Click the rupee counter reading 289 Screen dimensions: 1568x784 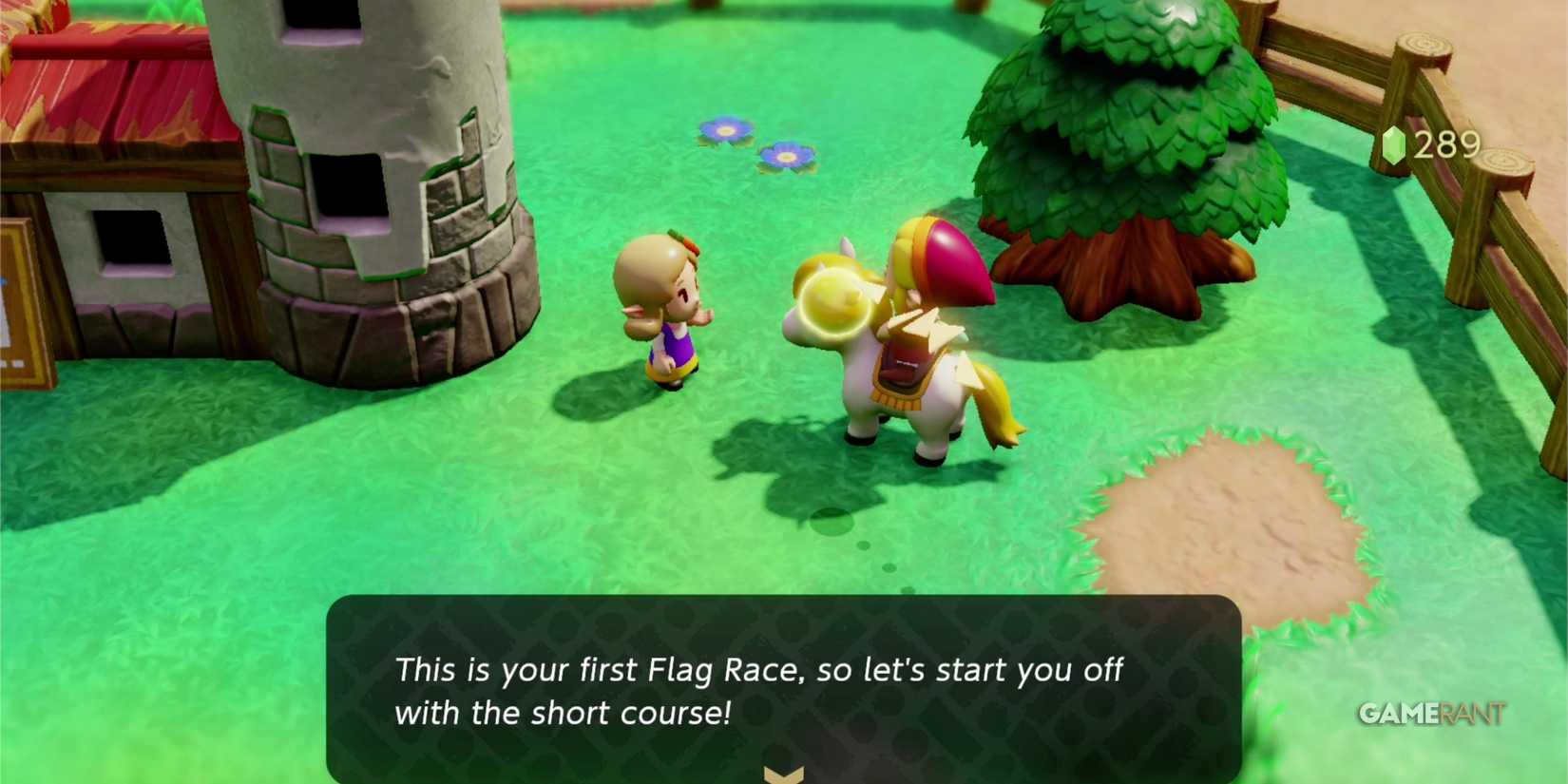[1444, 143]
